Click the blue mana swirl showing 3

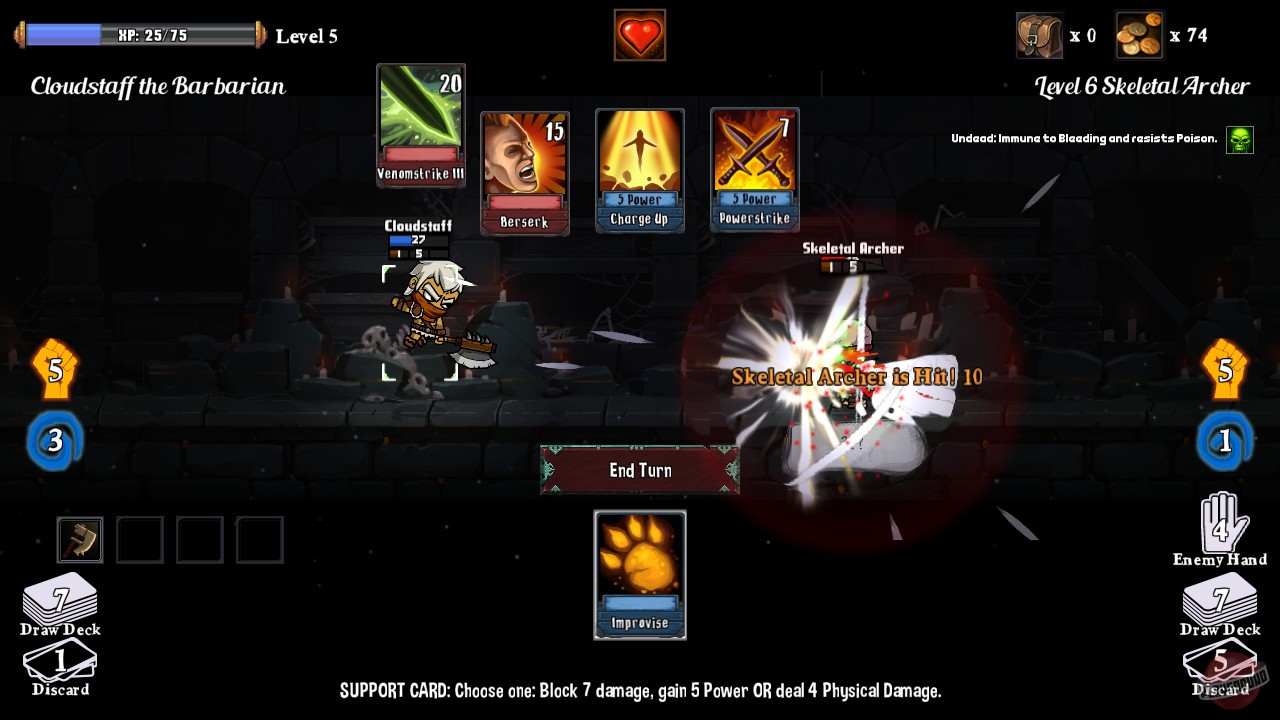click(55, 440)
